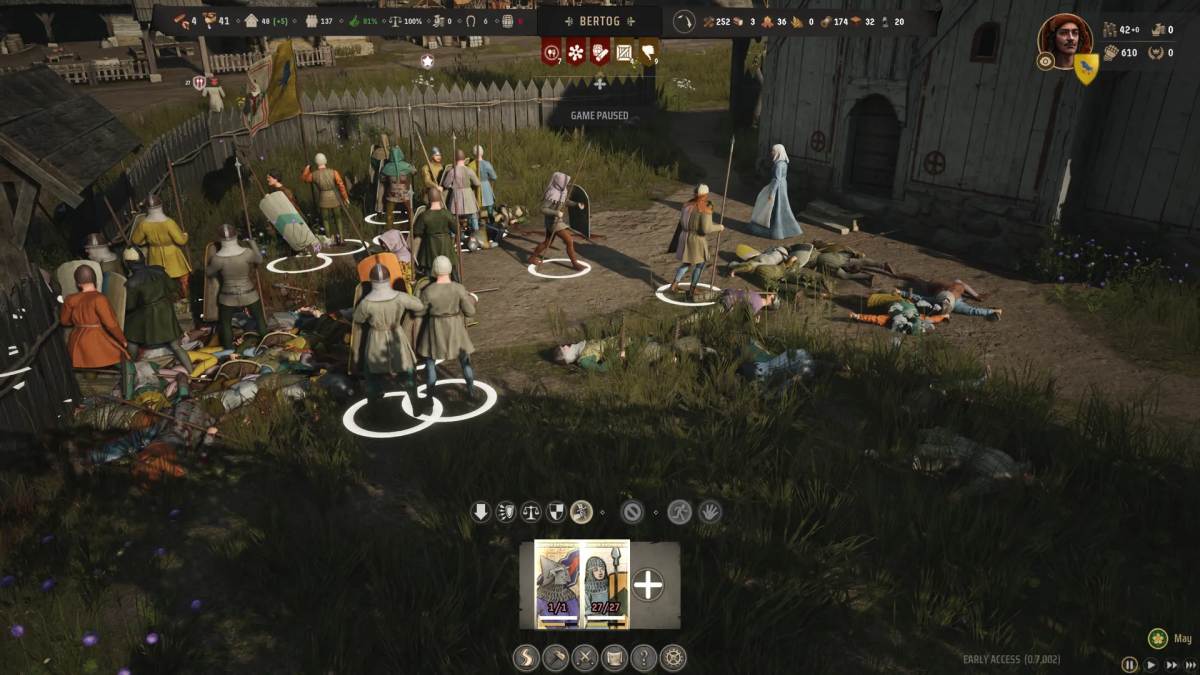The height and width of the screenshot is (675, 1200).
Task: Resume normal speed with the play button
Action: [x=1151, y=664]
